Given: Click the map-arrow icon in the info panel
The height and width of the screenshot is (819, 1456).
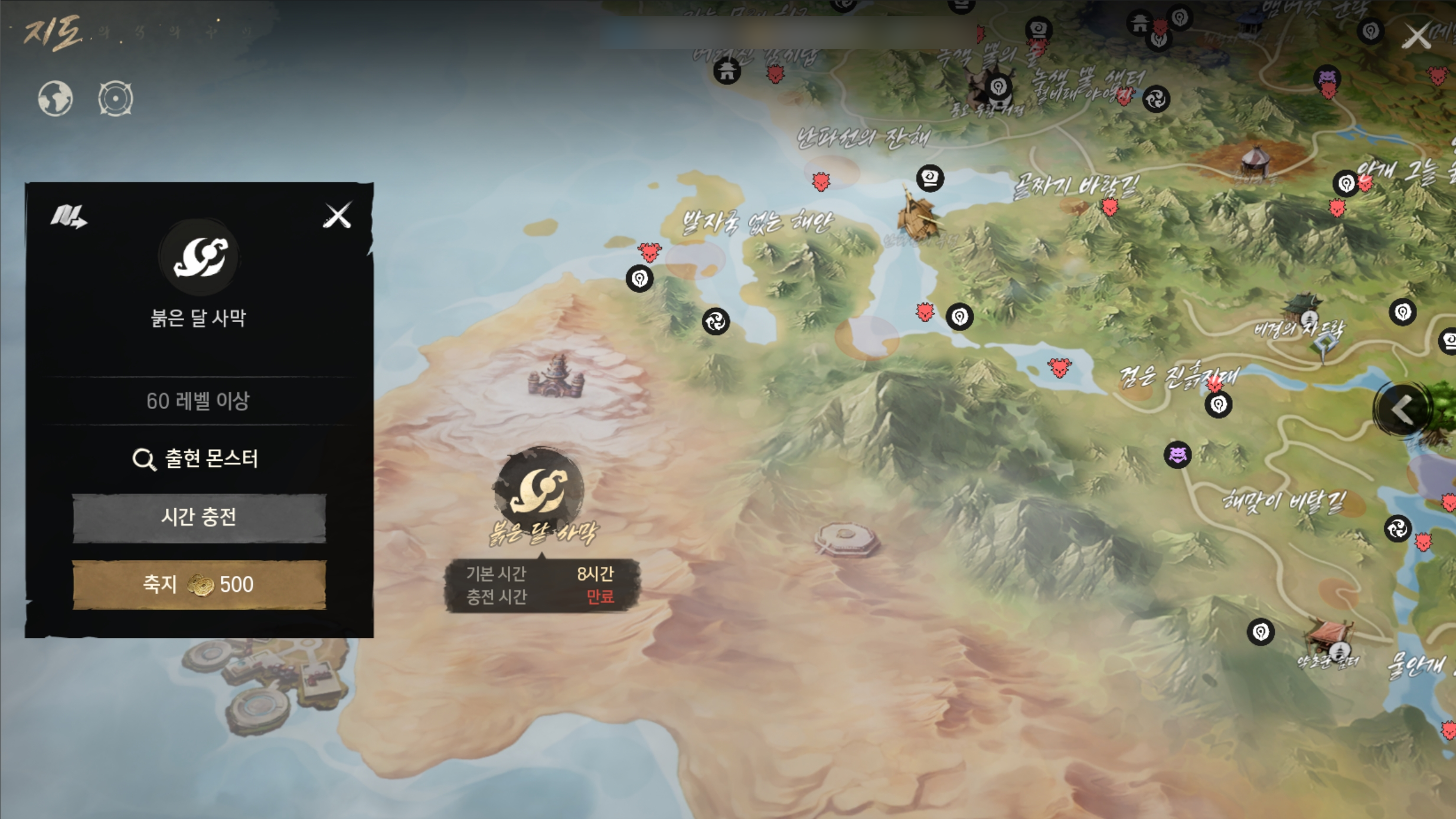Looking at the screenshot, I should [69, 216].
